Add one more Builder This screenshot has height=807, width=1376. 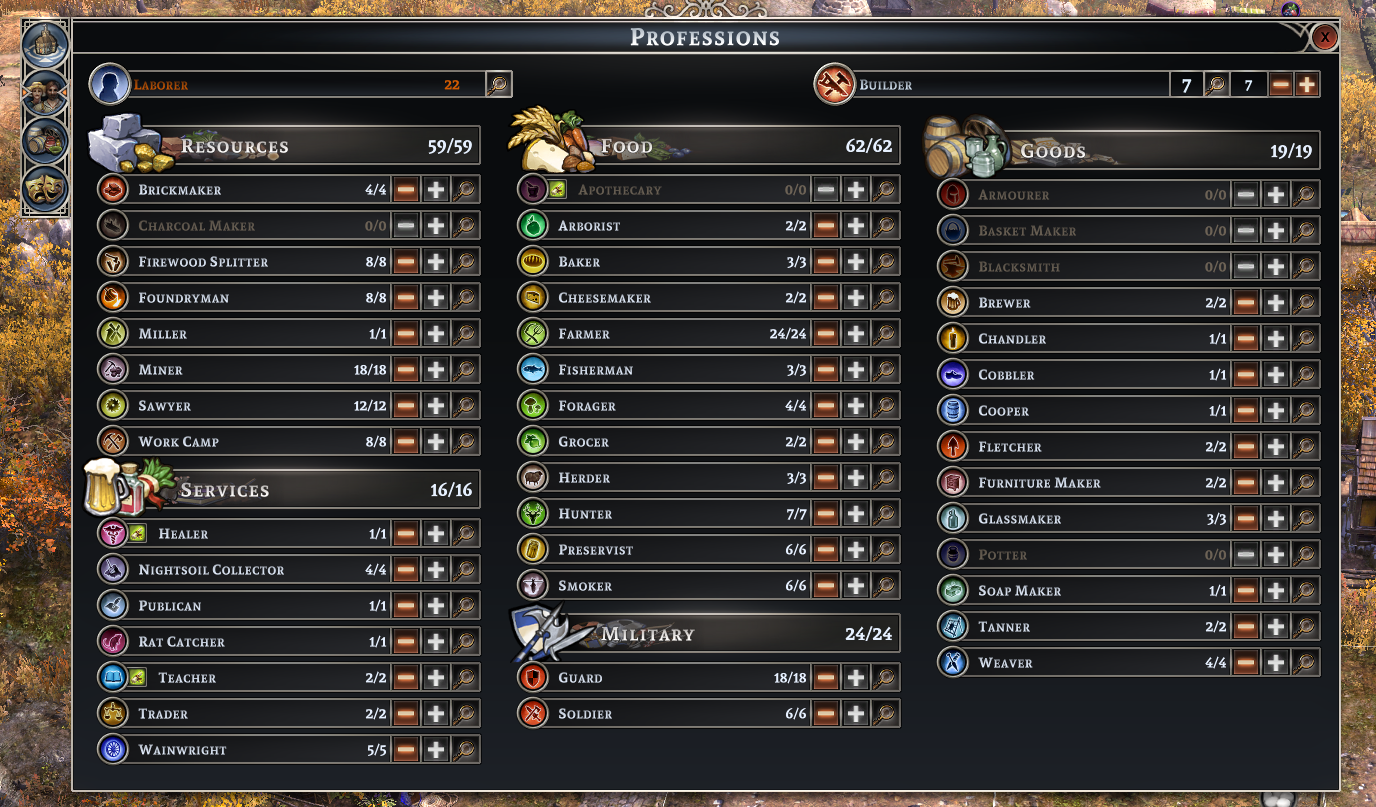pyautogui.click(x=1306, y=85)
